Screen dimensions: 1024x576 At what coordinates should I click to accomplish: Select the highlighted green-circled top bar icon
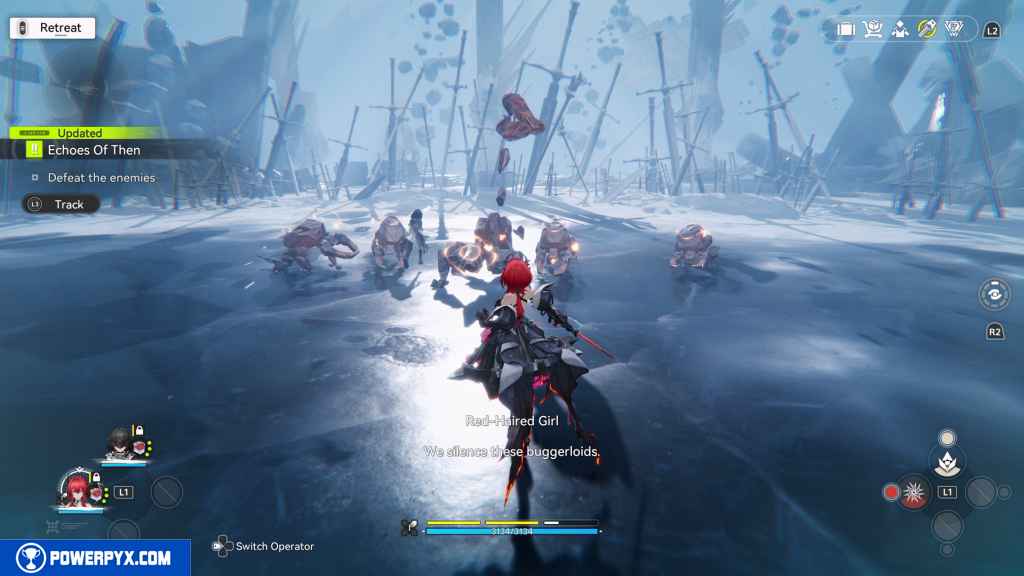927,30
